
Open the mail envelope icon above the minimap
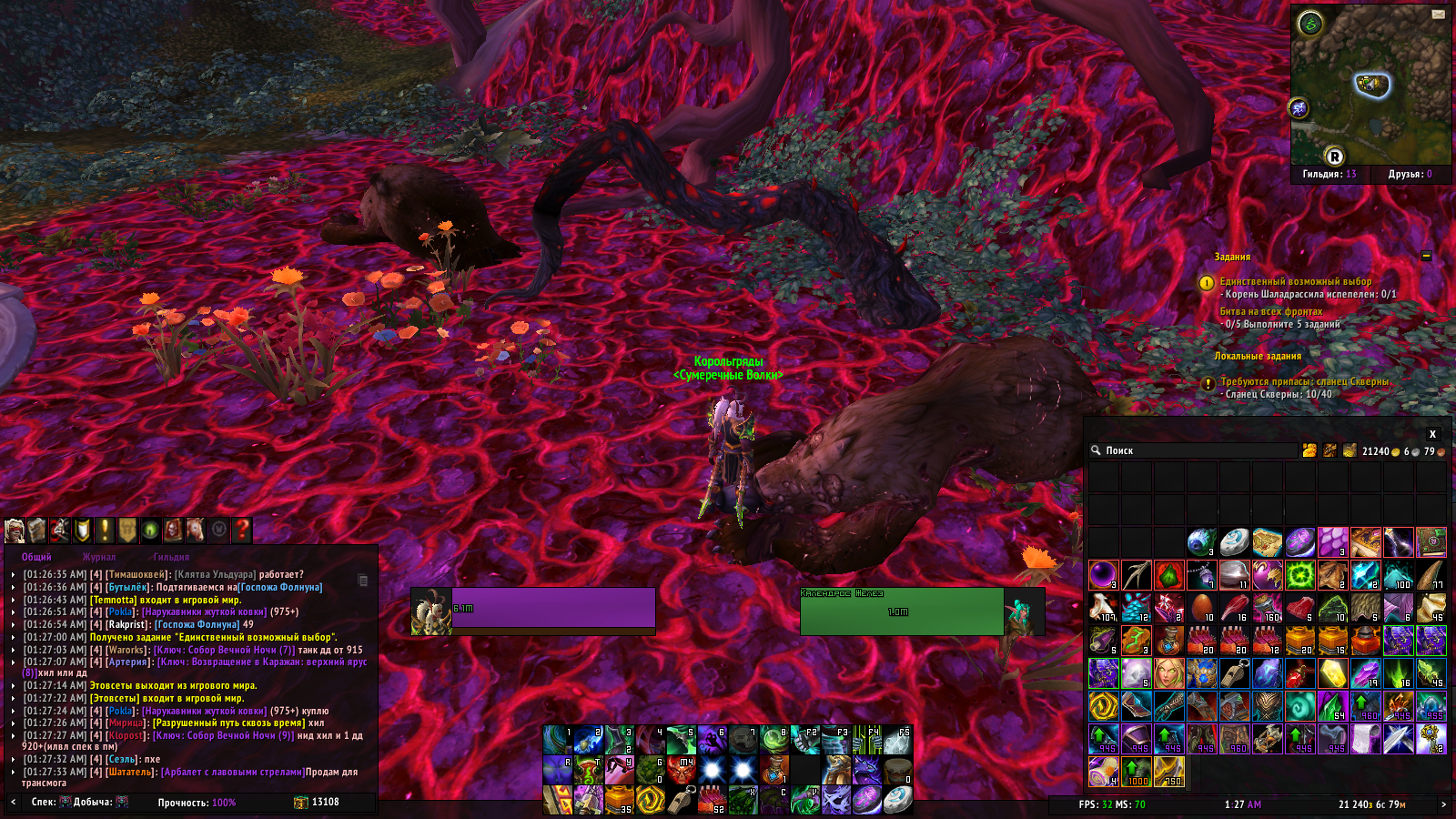click(x=1438, y=14)
